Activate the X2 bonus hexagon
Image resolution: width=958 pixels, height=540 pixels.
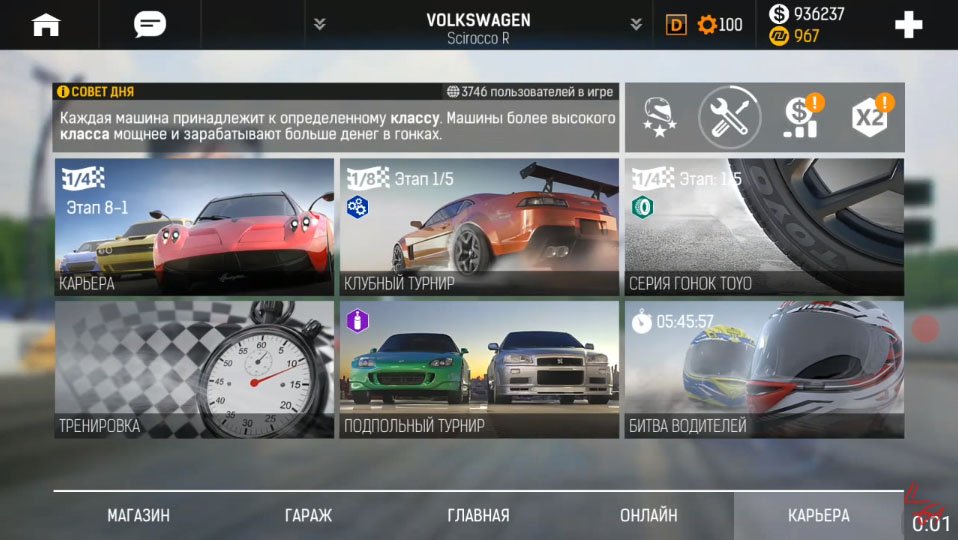pyautogui.click(x=870, y=117)
